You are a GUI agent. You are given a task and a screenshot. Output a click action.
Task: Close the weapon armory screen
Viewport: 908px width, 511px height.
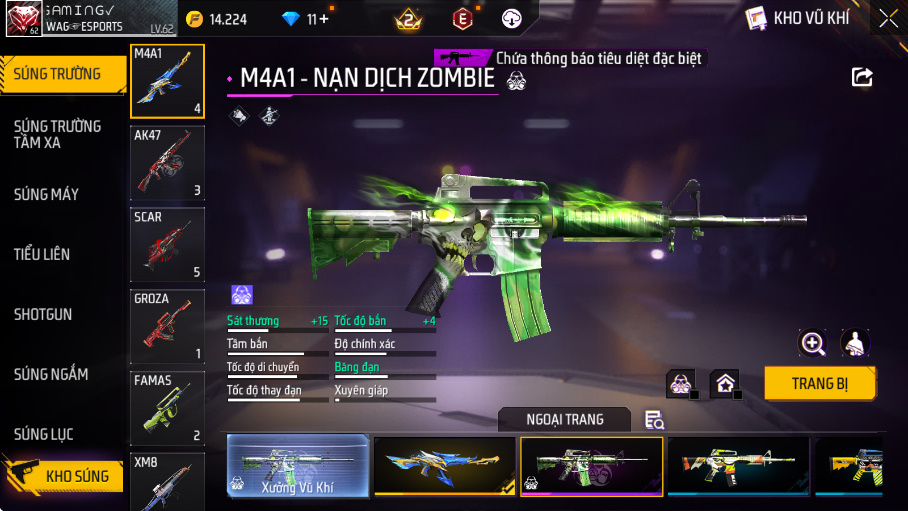(x=887, y=18)
